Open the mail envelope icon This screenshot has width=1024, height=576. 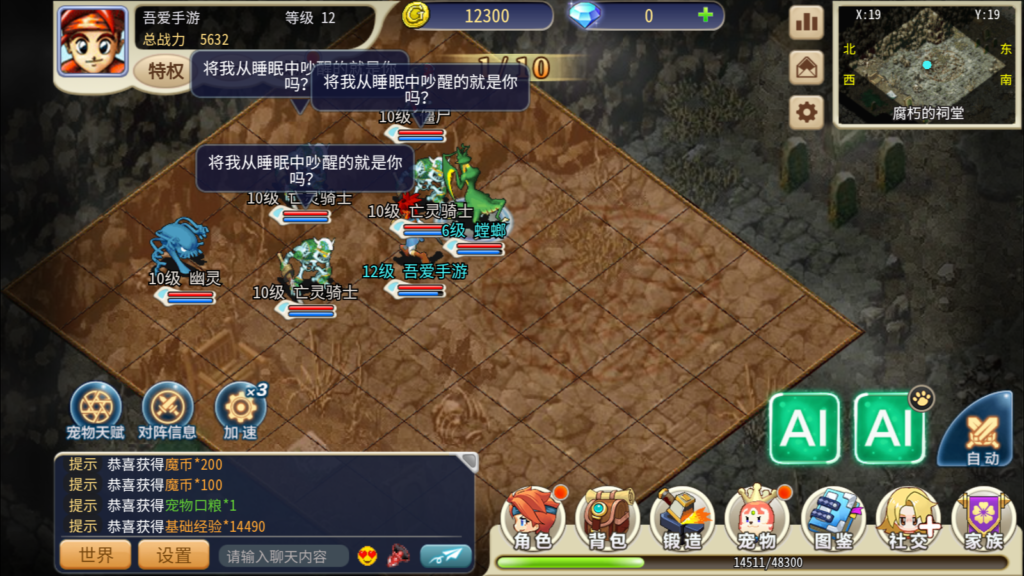click(806, 67)
